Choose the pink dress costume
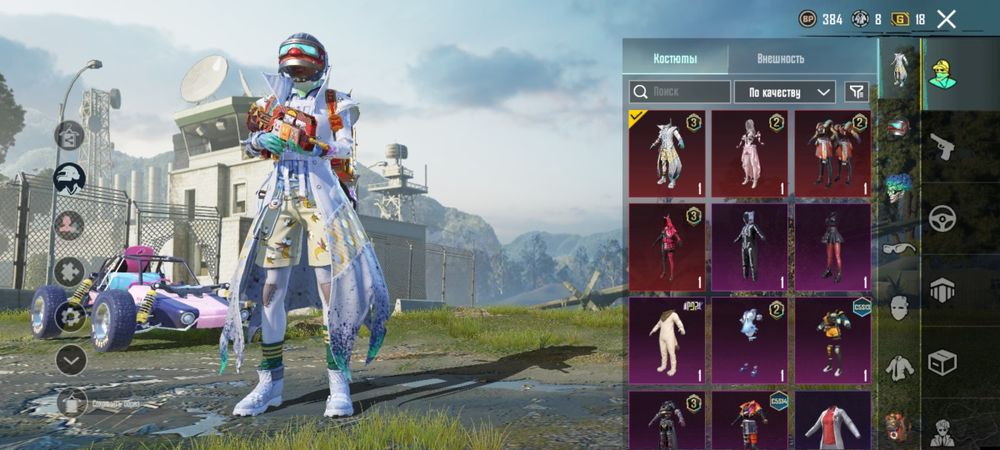The width and height of the screenshot is (1000, 450). coord(749,153)
